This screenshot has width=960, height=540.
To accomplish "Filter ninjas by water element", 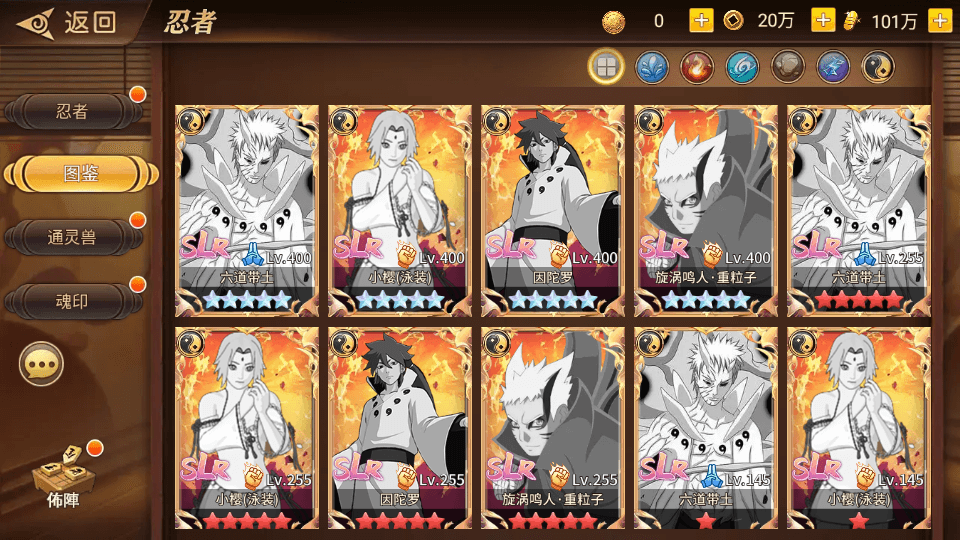I will [651, 67].
